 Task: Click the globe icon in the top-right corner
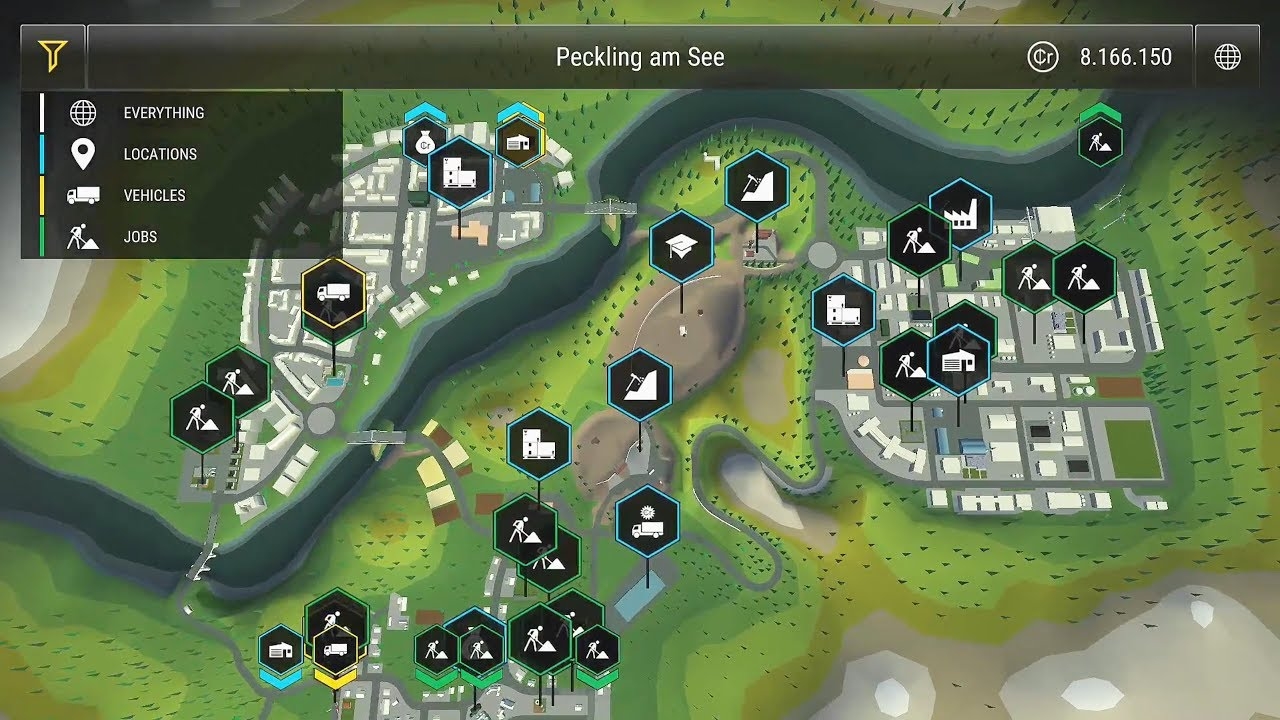pyautogui.click(x=1229, y=57)
